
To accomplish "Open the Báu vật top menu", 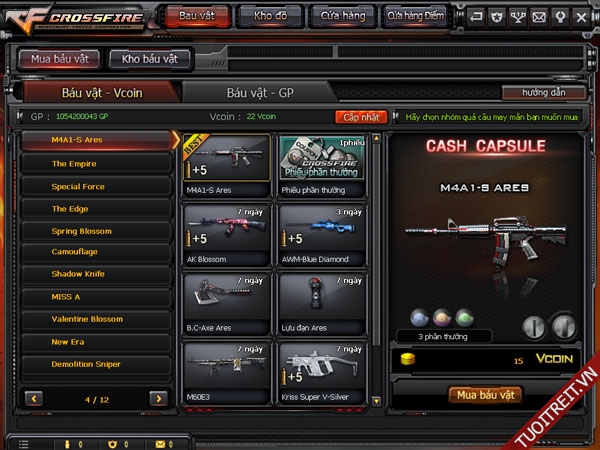I will point(195,16).
